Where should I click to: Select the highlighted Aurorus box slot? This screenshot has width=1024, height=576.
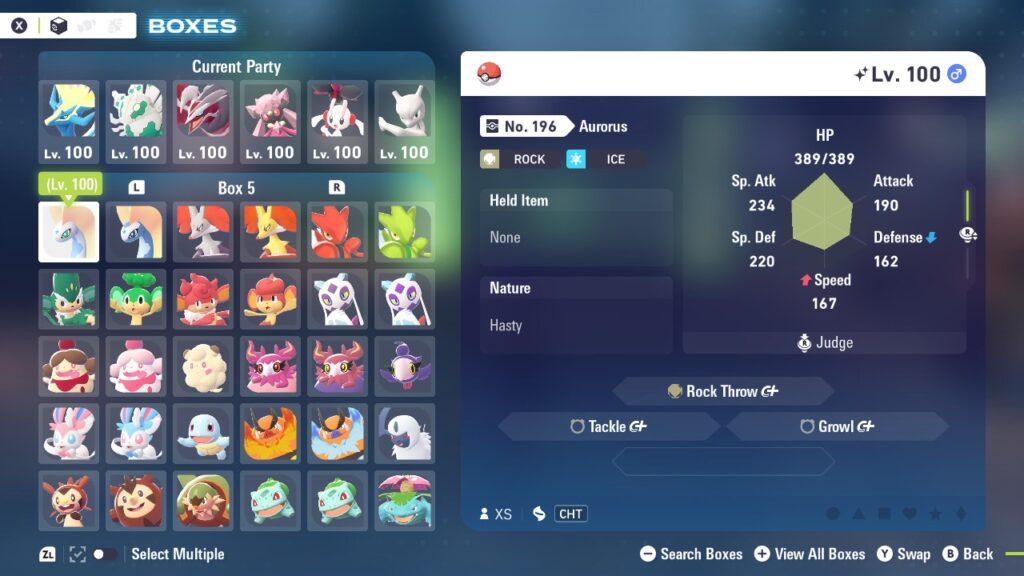click(x=69, y=232)
